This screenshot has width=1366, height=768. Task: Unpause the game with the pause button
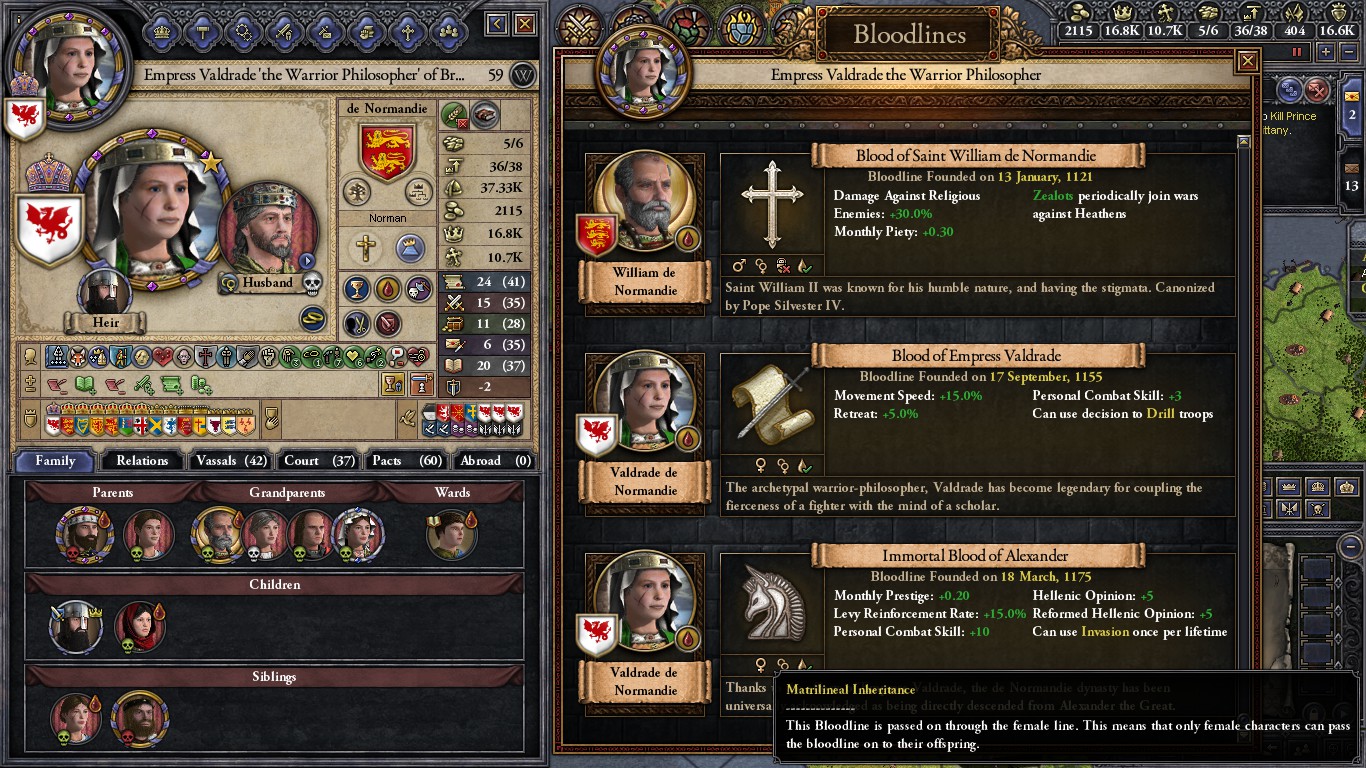coord(1297,51)
